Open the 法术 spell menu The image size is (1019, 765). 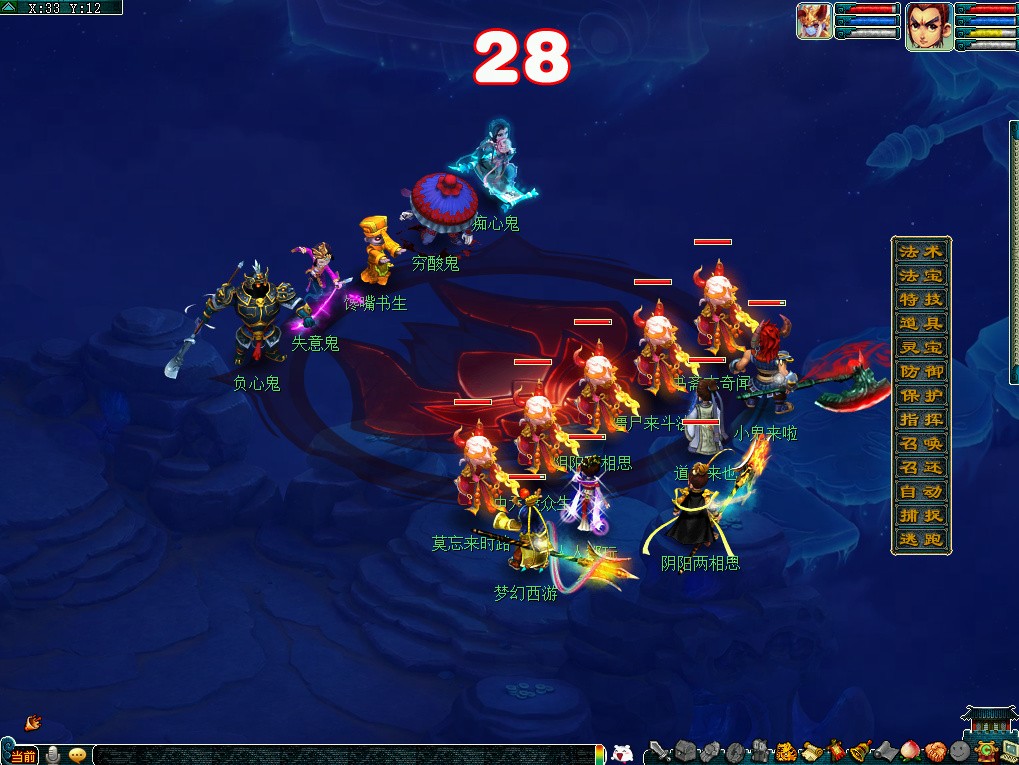[920, 251]
